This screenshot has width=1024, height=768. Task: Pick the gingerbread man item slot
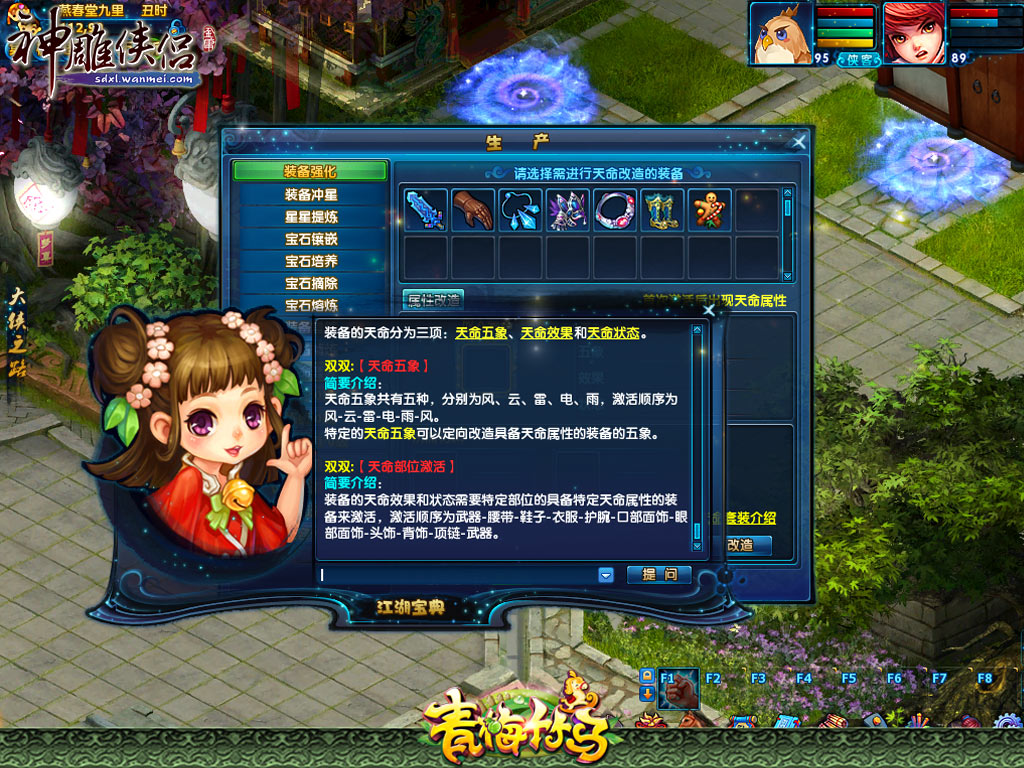pos(710,210)
